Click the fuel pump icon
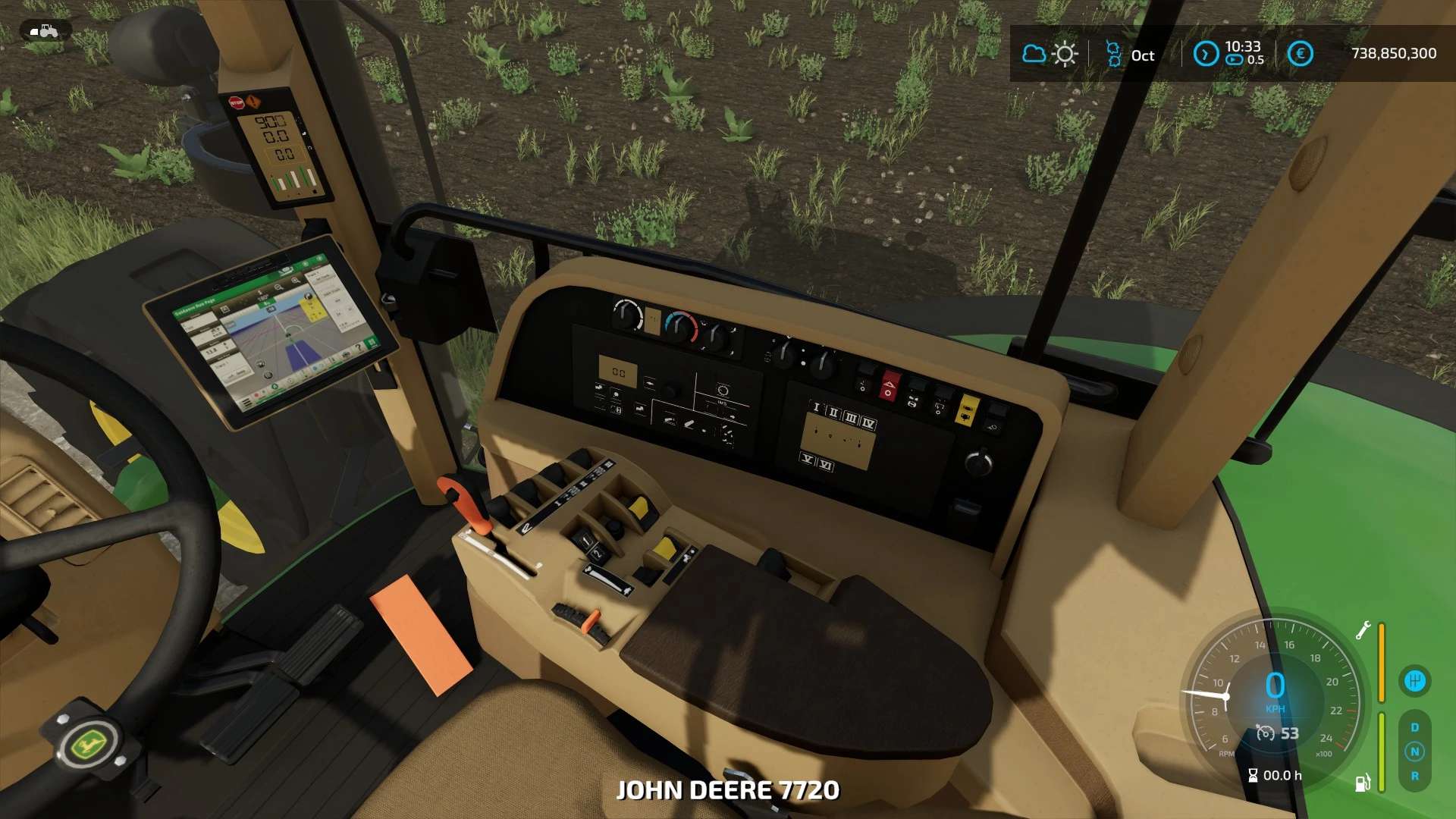 click(x=1363, y=783)
